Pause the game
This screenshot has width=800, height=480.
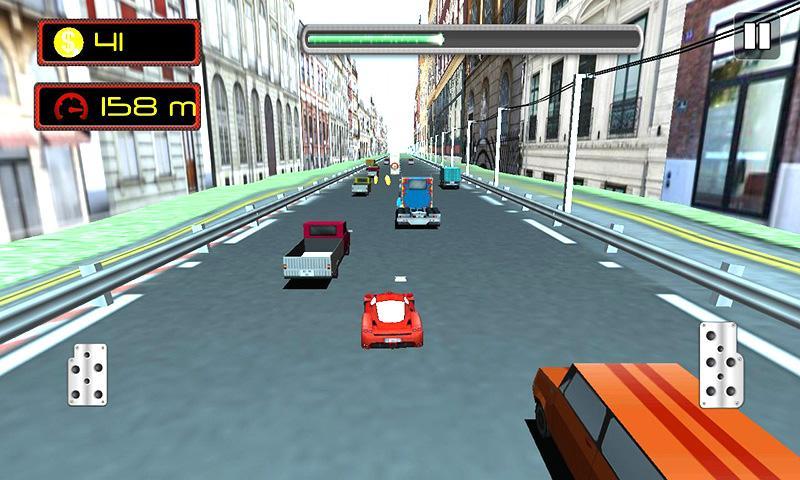tap(757, 36)
